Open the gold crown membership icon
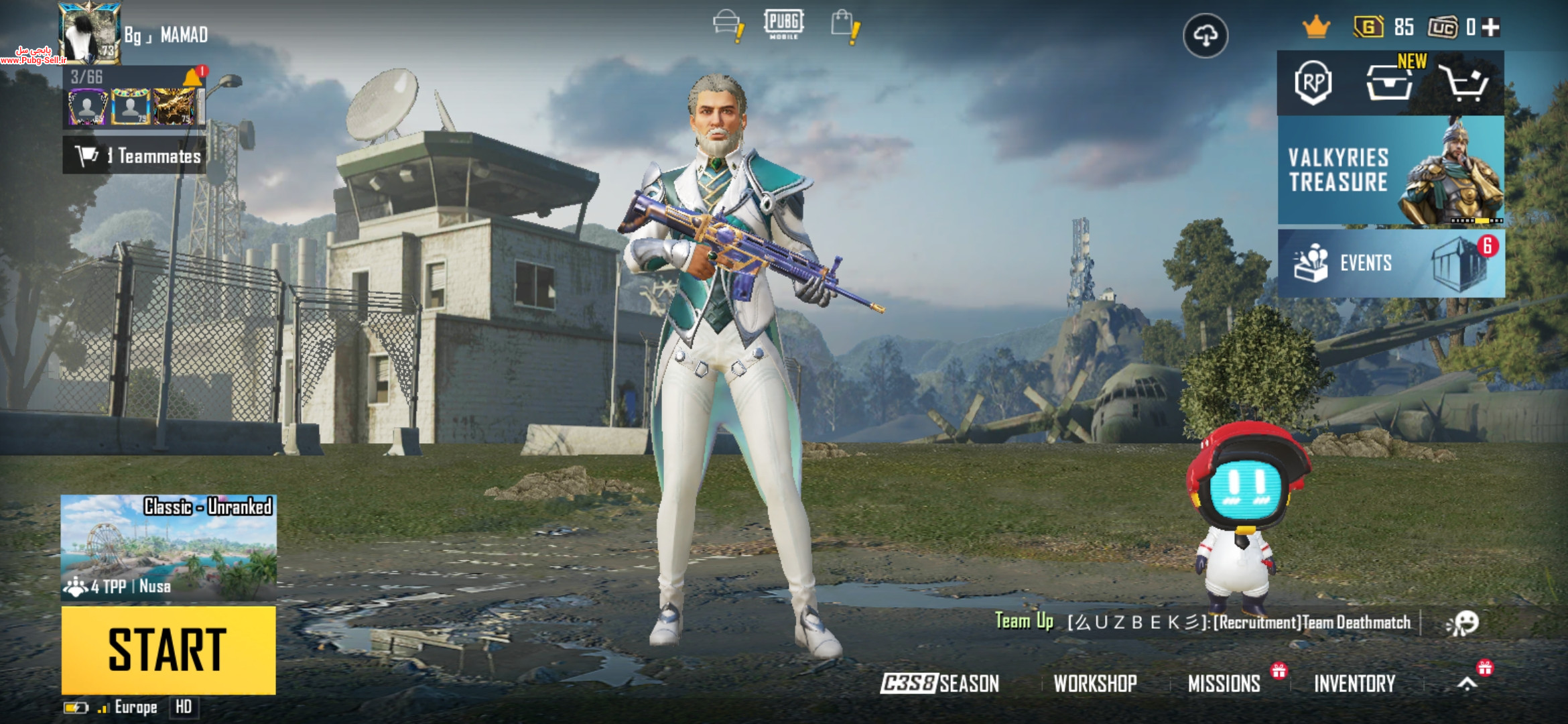This screenshot has height=724, width=1568. 1315,27
